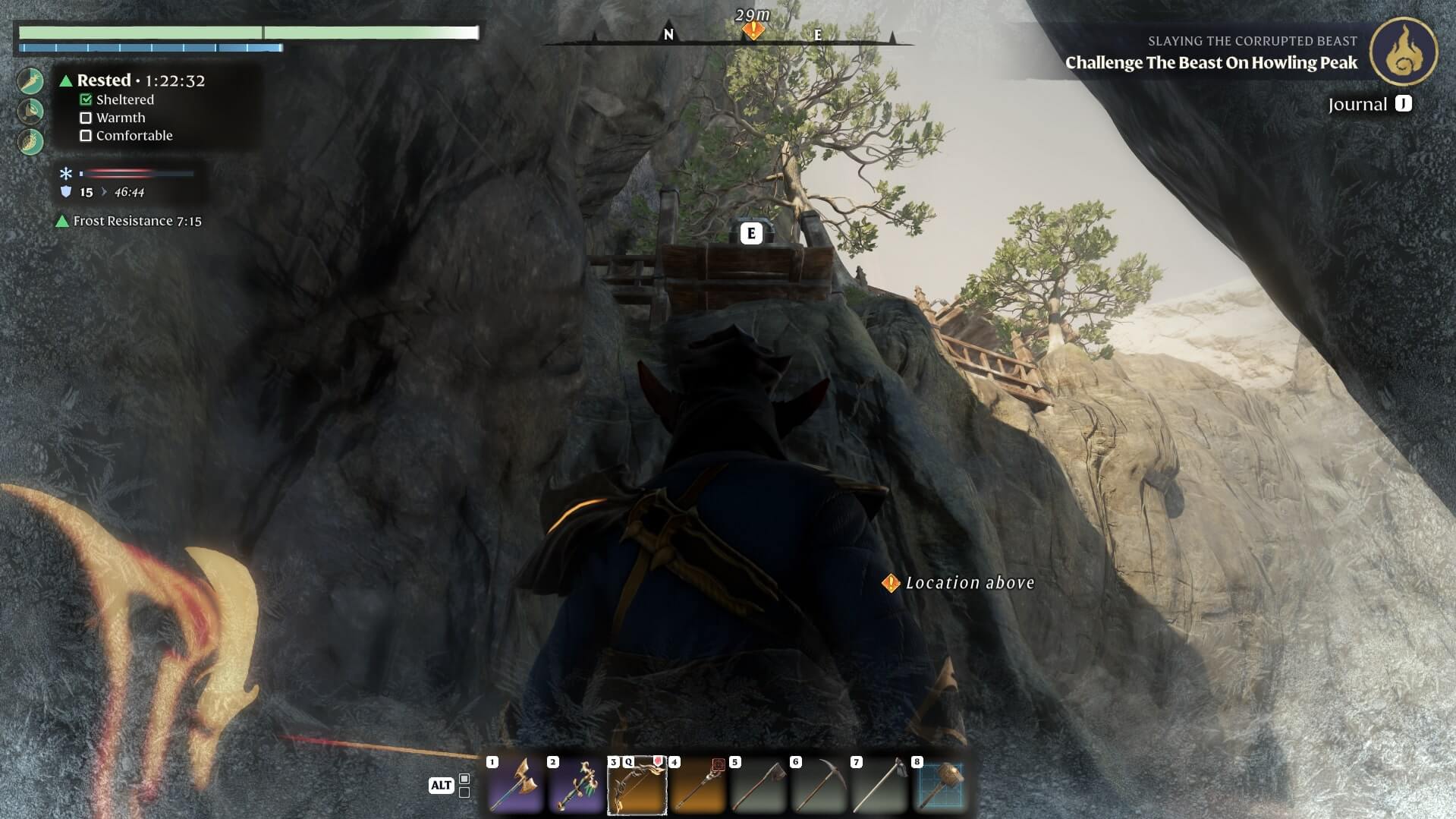Select the ornate green-gold wand slot

coord(576,786)
